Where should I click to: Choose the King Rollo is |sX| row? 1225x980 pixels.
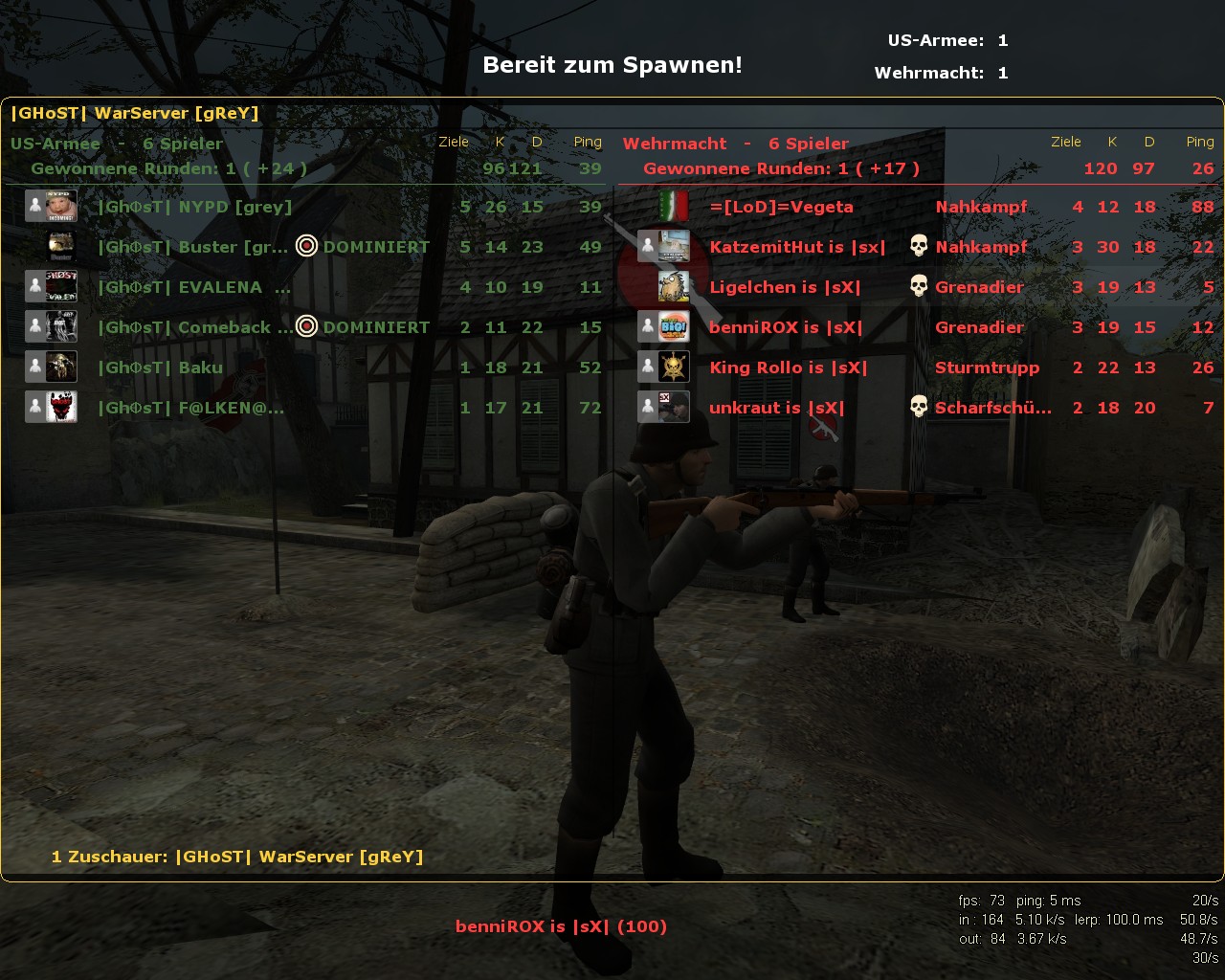click(788, 367)
